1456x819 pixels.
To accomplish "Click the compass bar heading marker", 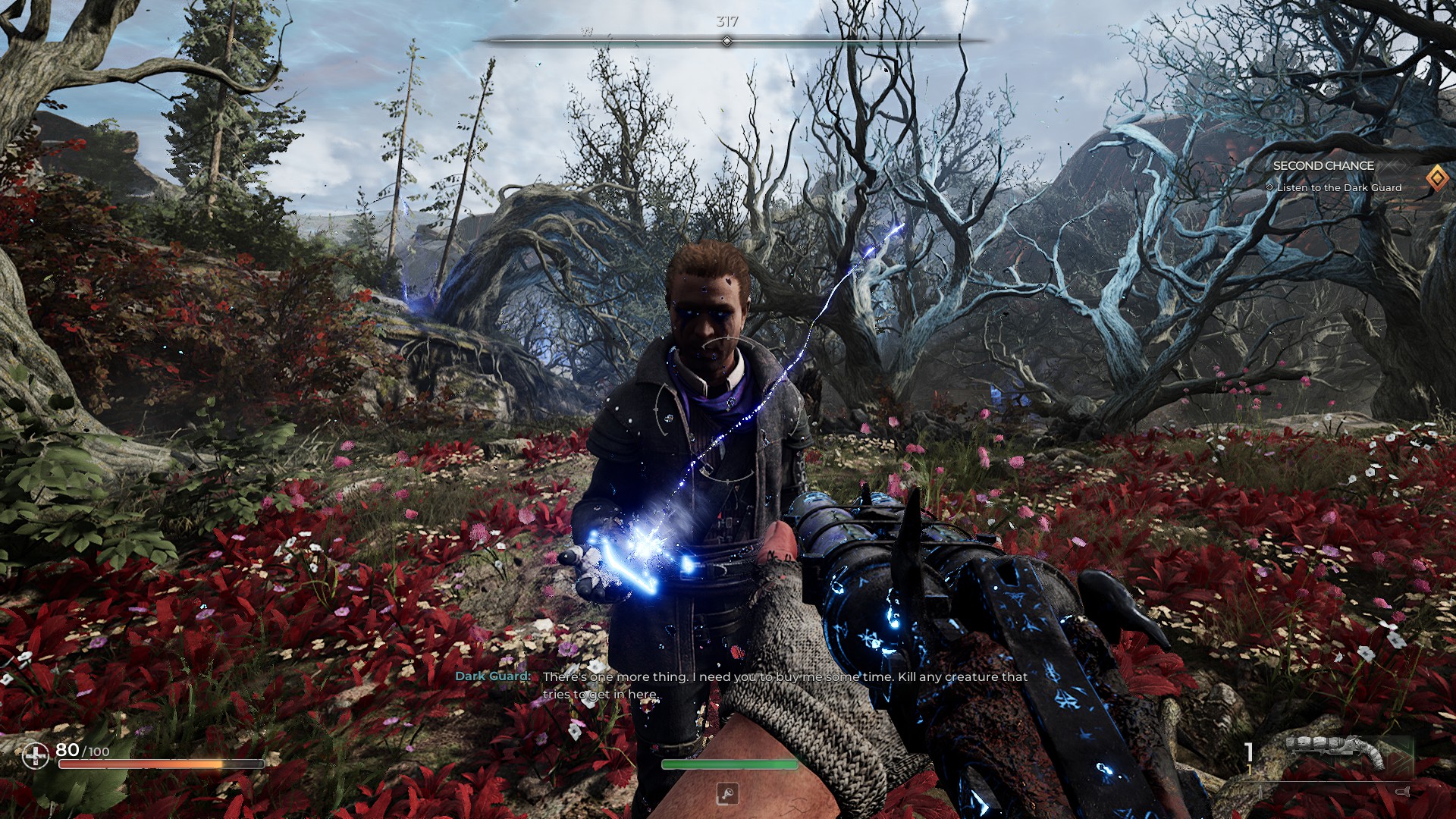I will [726, 41].
